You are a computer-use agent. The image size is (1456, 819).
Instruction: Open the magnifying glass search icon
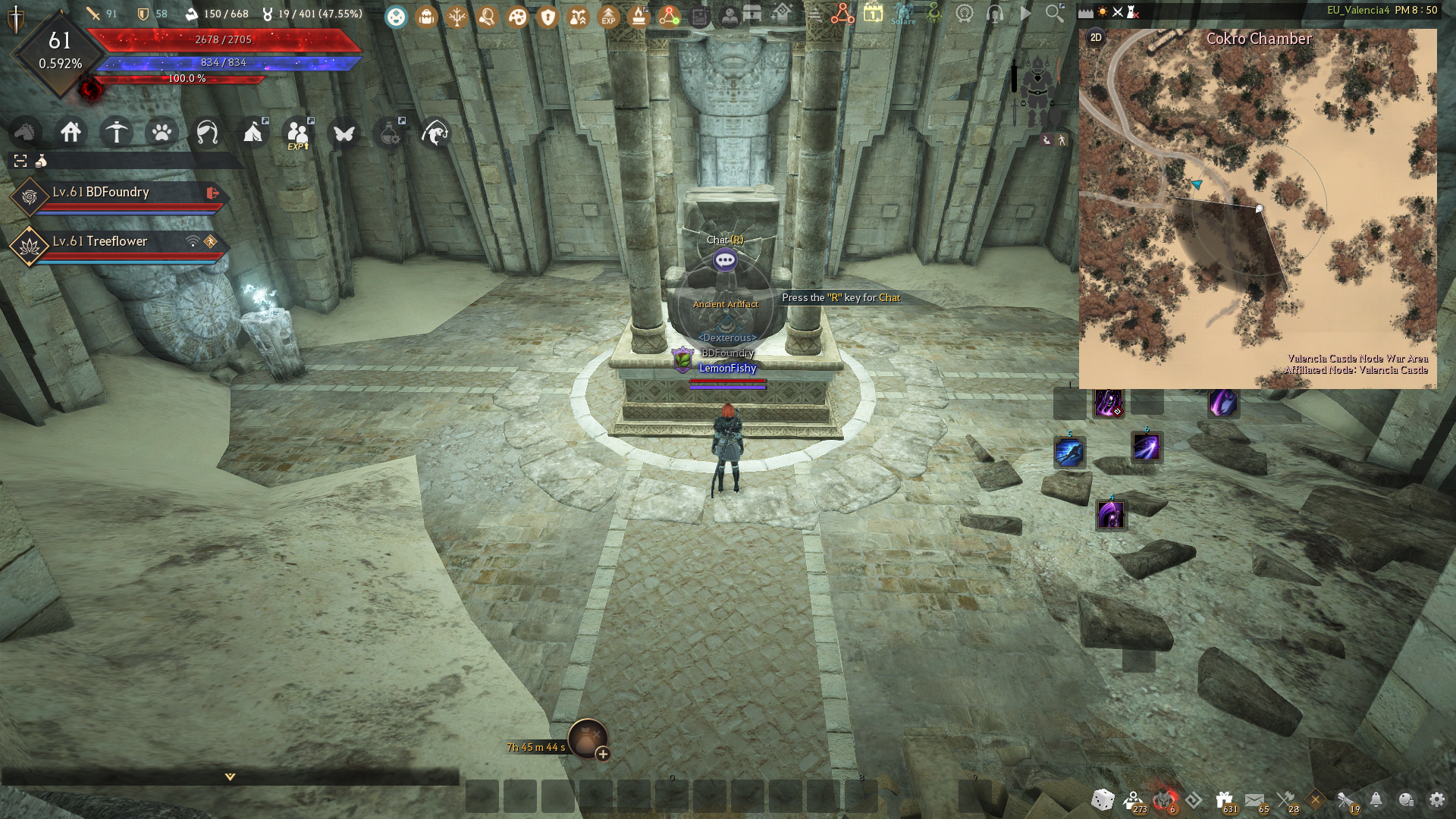click(1054, 14)
